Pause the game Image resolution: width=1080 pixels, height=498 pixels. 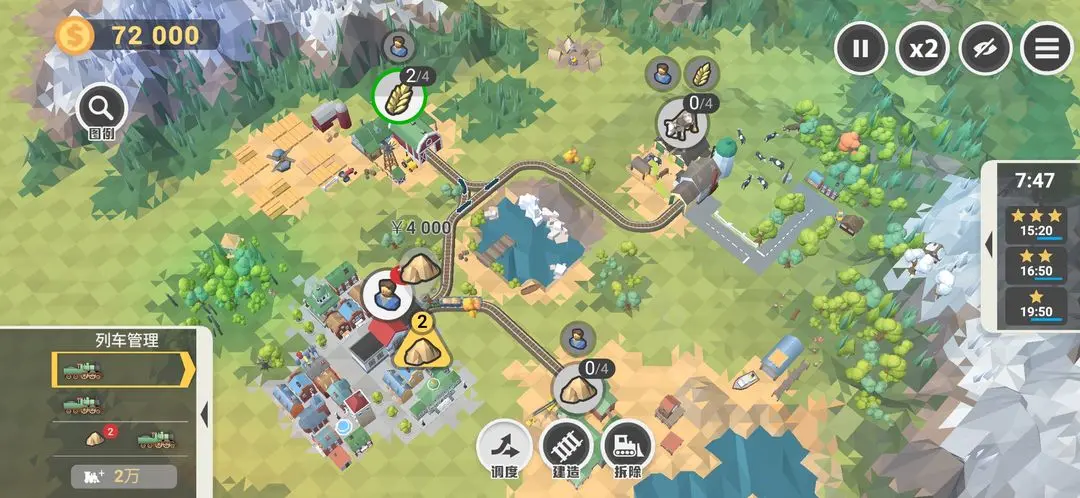click(x=861, y=48)
